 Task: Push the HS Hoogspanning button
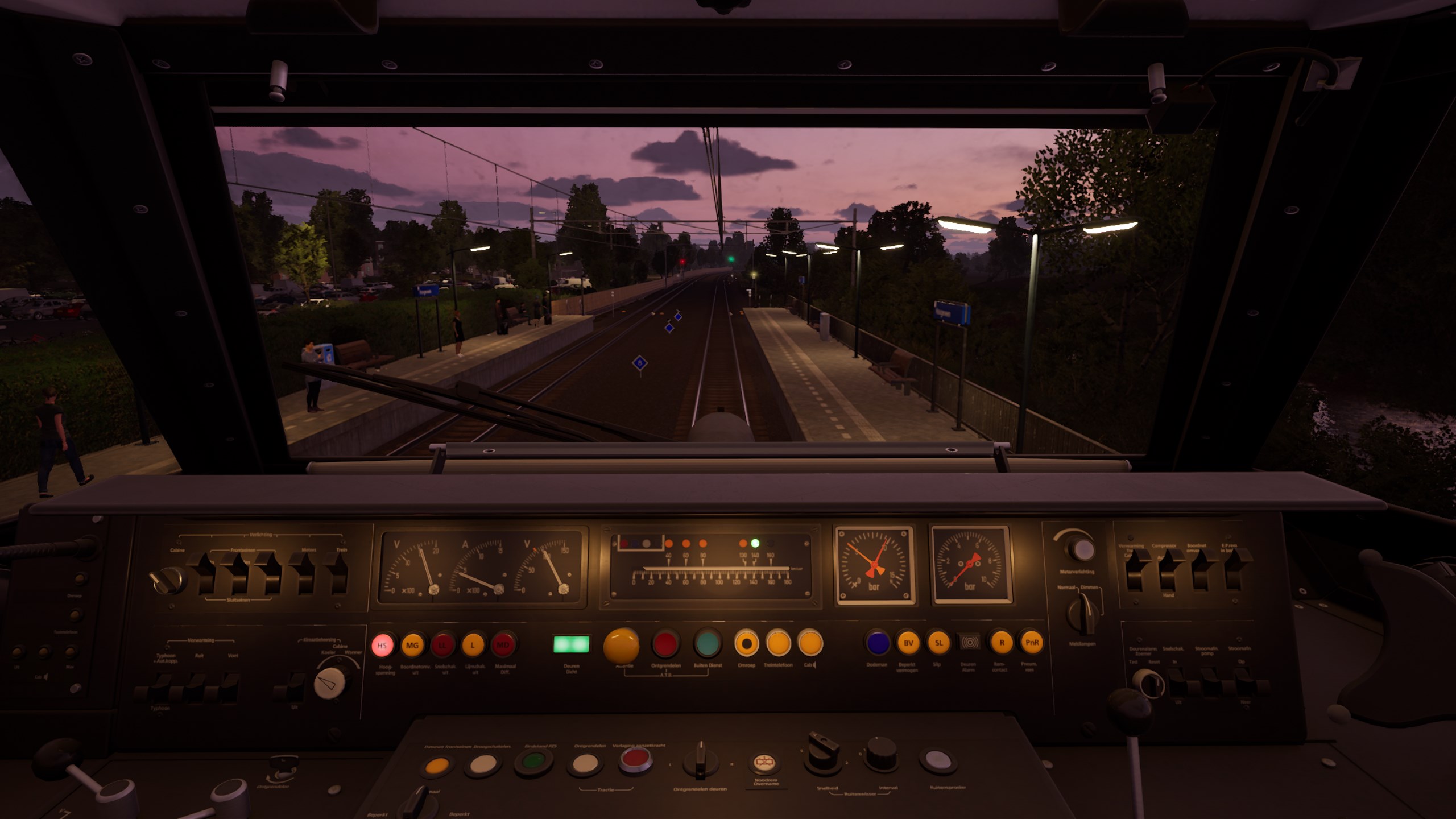pyautogui.click(x=382, y=646)
